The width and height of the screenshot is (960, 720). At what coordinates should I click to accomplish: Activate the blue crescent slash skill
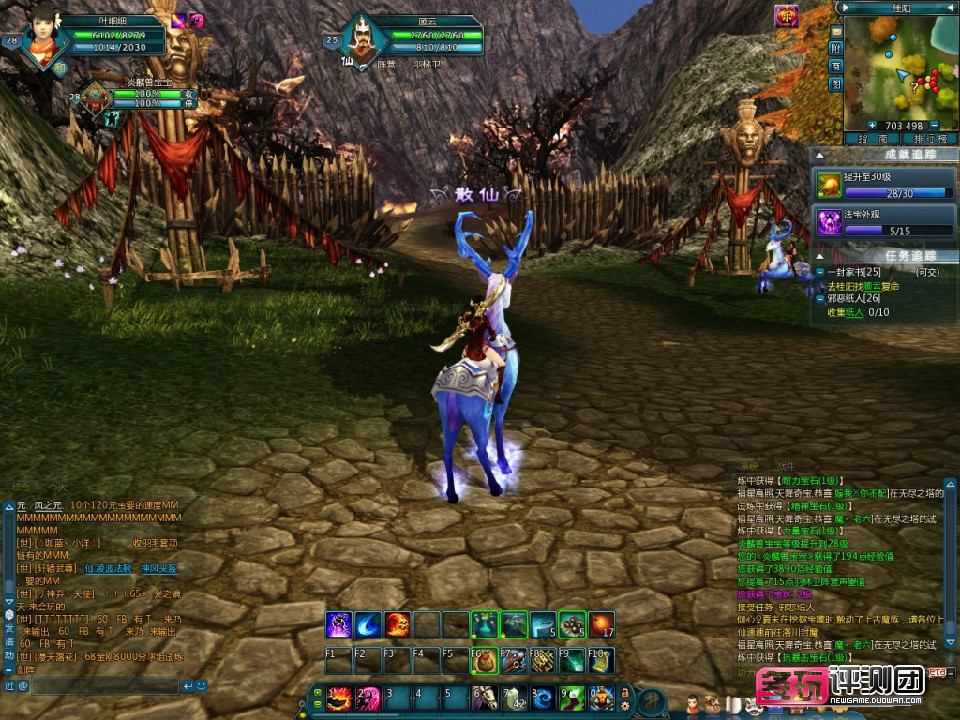point(369,624)
